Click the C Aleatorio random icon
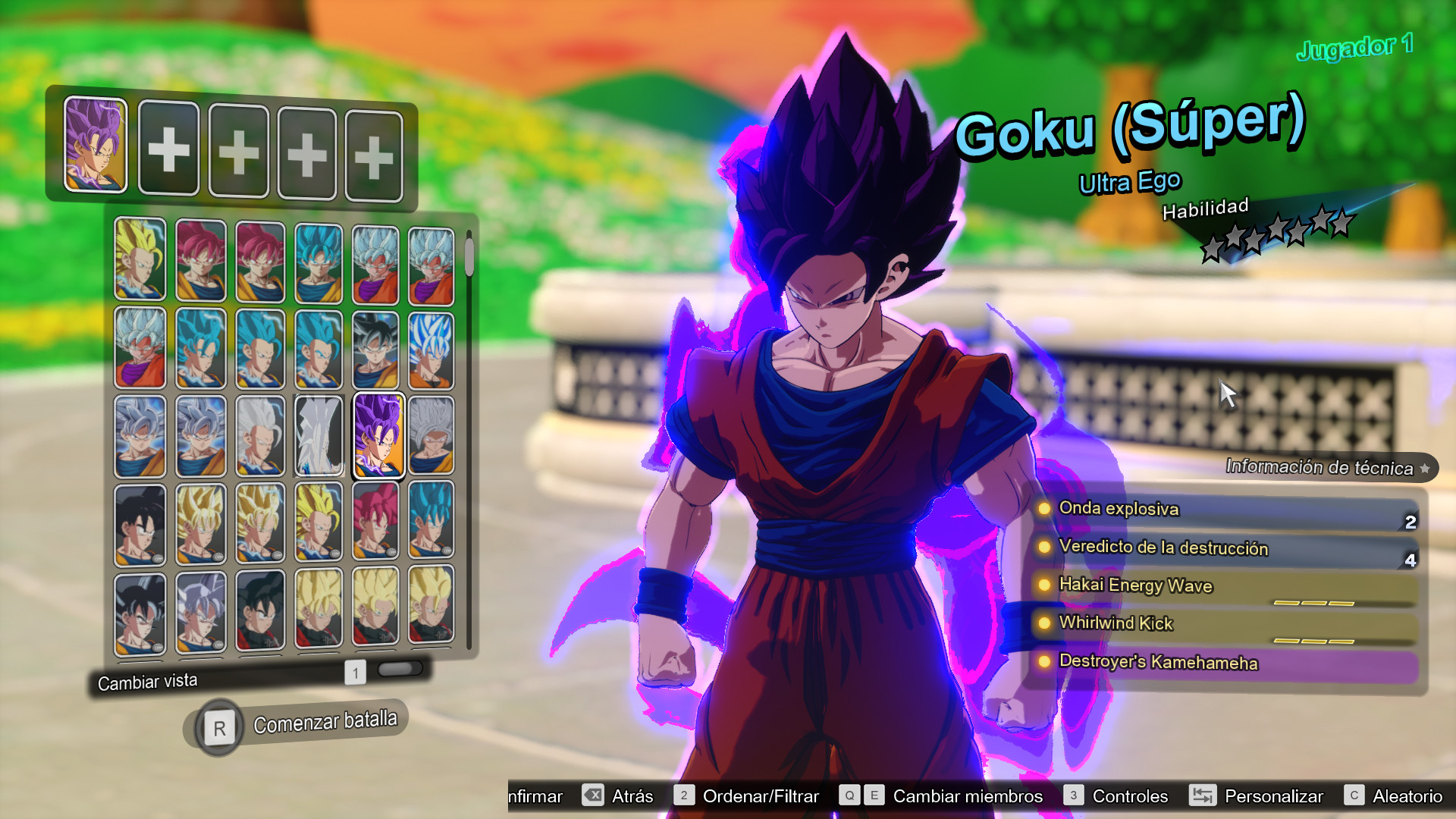Screen dimensions: 1456x819 1356,796
